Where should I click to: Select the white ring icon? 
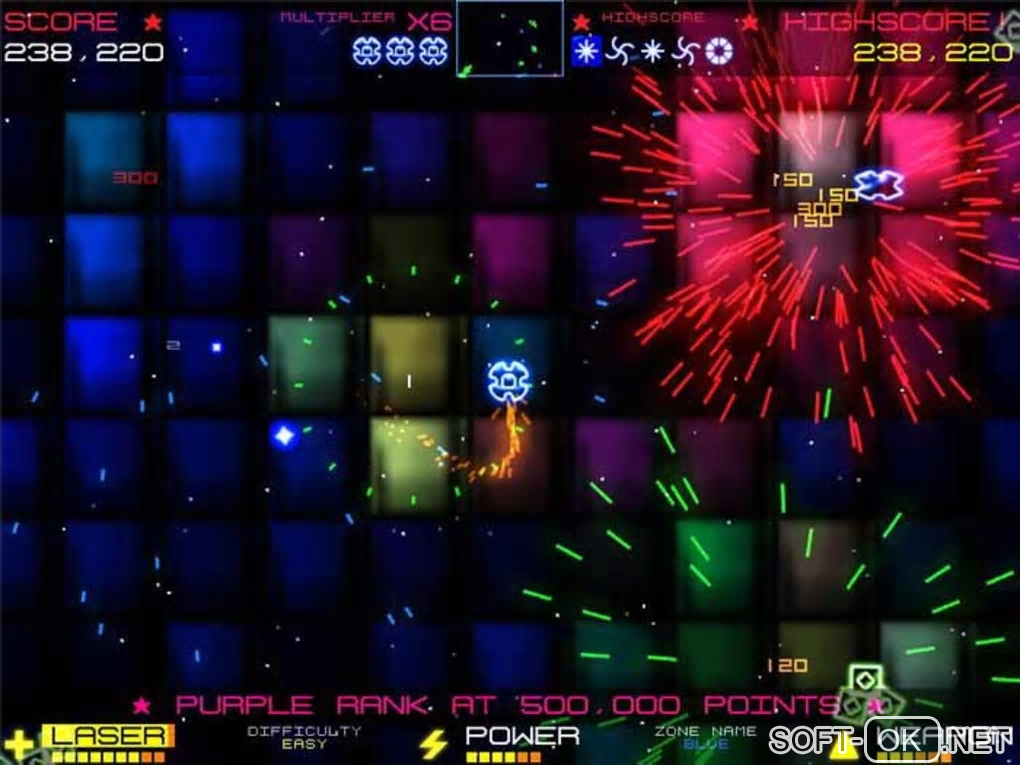click(x=718, y=52)
